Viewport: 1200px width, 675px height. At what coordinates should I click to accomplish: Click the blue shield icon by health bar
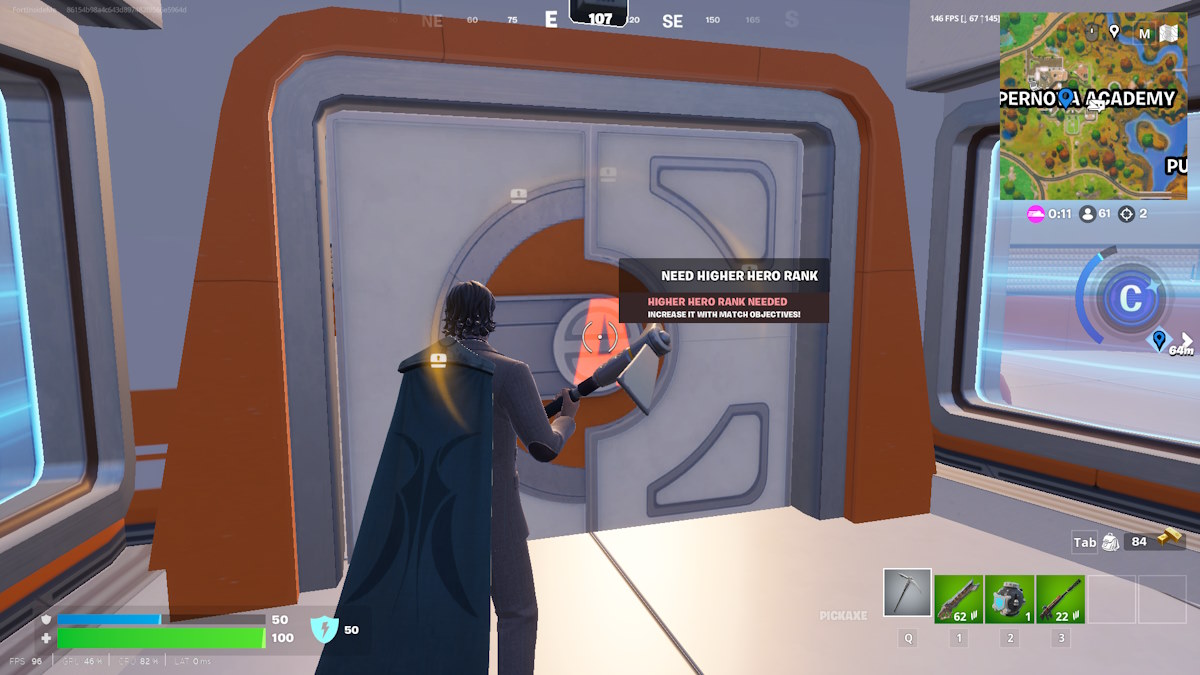324,629
